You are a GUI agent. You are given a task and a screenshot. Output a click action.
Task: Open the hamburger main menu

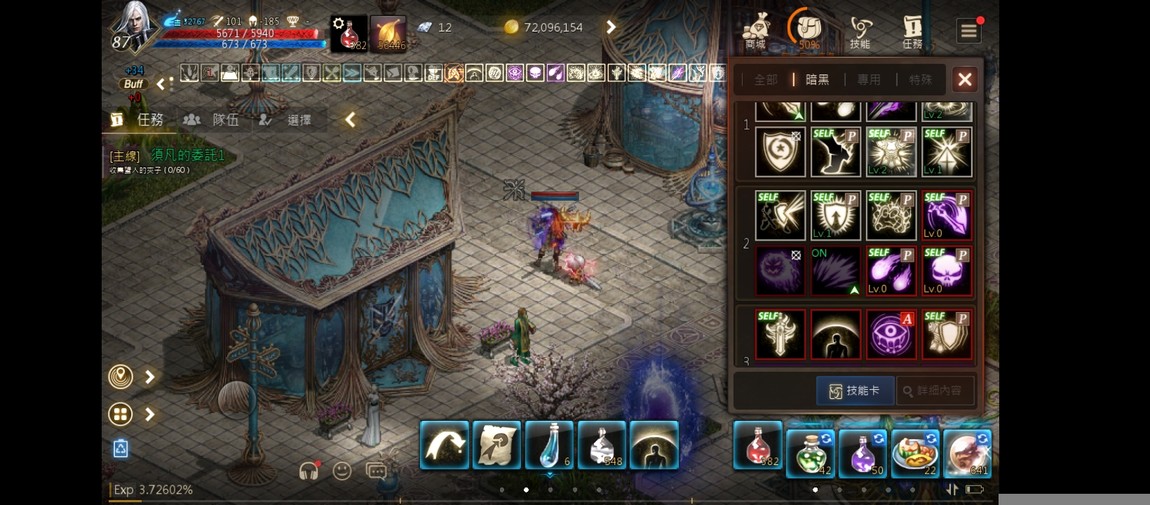coord(968,31)
